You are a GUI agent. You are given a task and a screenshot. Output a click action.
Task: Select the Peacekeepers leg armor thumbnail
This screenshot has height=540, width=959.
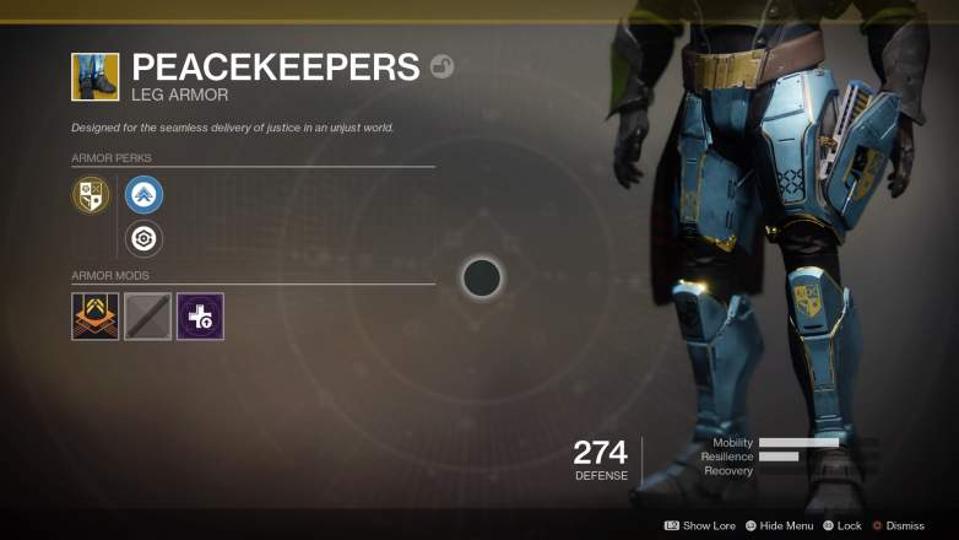pos(95,77)
